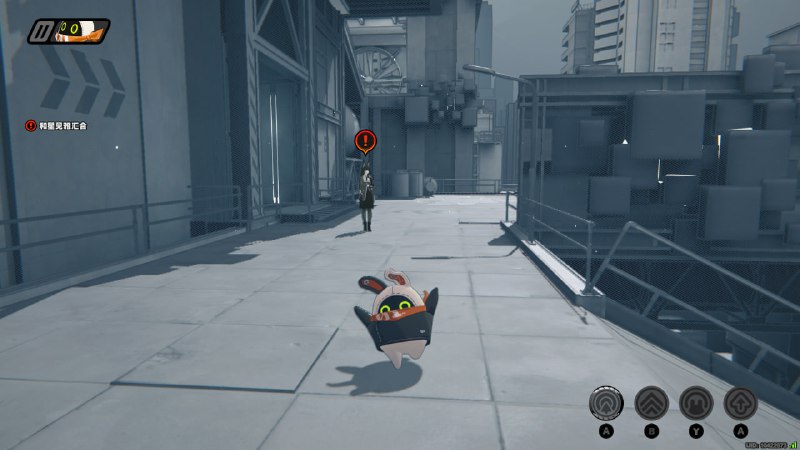
Task: Trigger the tower-shaped ability icon
Action: pyautogui.click(x=696, y=403)
